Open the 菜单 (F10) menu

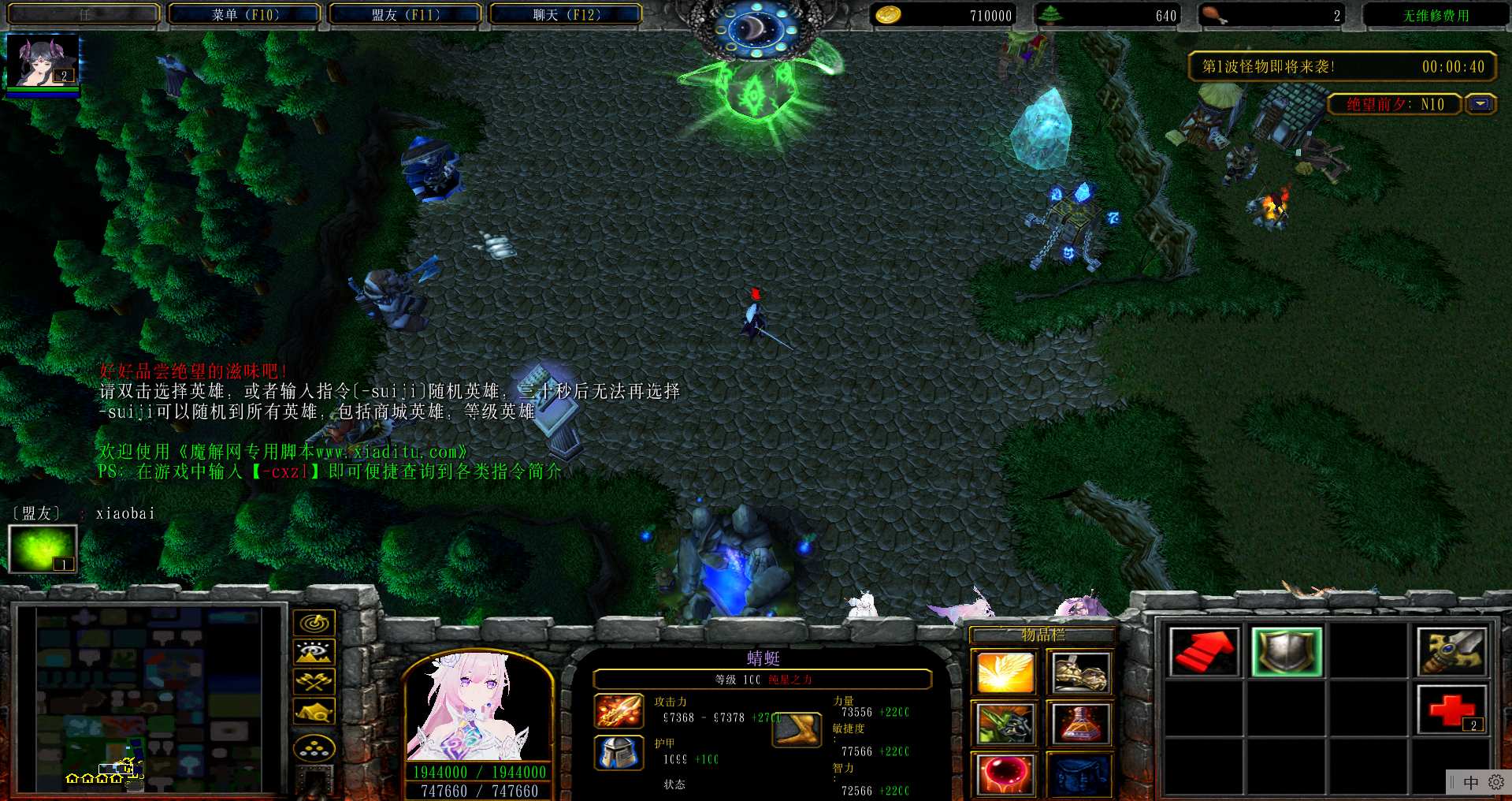(x=245, y=14)
